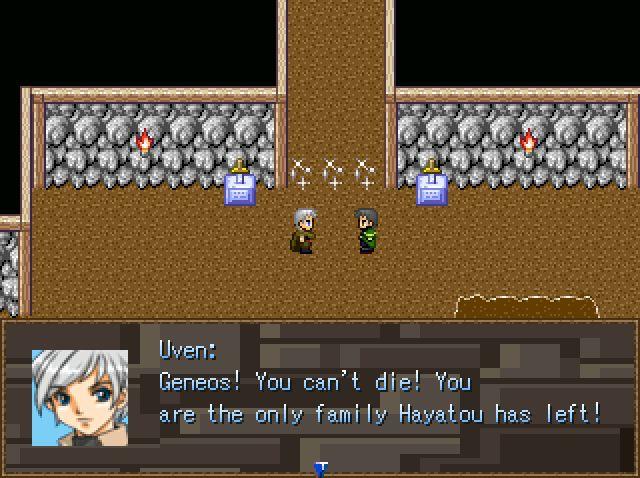Advance dialogue with the blue continue arrow
Viewport: 640px width, 478px height.
(321, 468)
